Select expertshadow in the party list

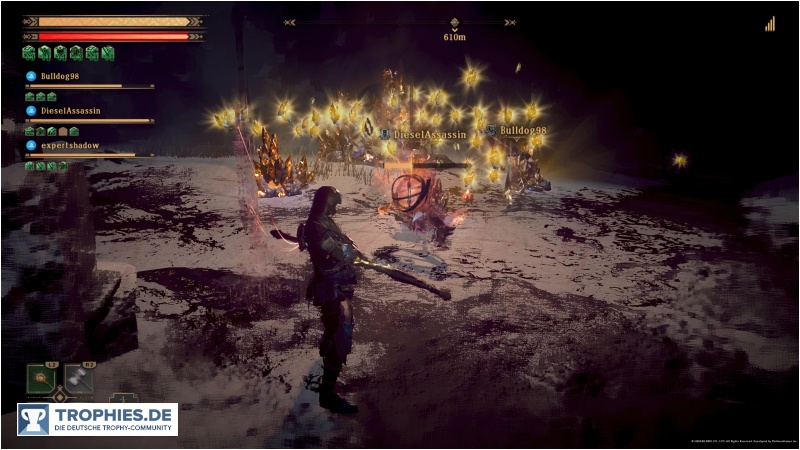click(67, 145)
